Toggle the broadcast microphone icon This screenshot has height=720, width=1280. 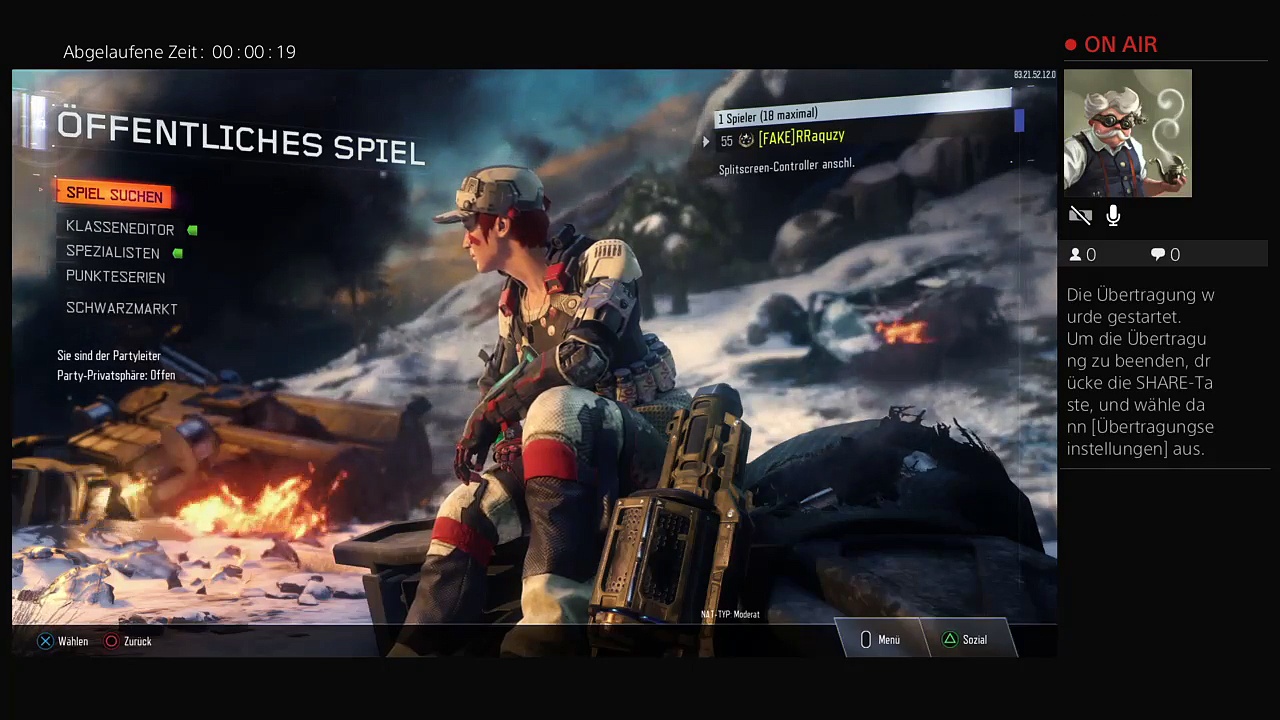point(1113,216)
